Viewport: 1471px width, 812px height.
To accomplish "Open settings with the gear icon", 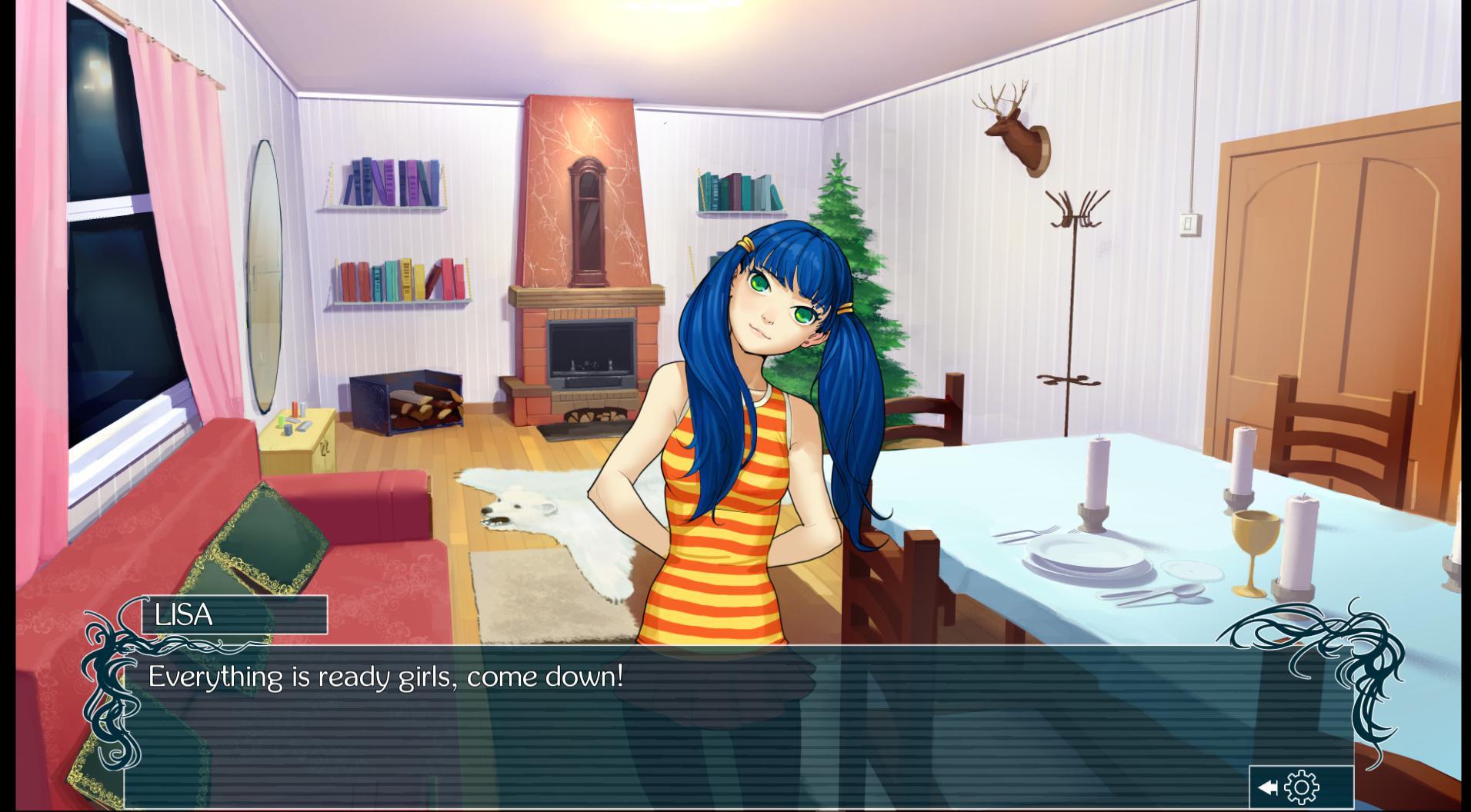I will point(1302,787).
